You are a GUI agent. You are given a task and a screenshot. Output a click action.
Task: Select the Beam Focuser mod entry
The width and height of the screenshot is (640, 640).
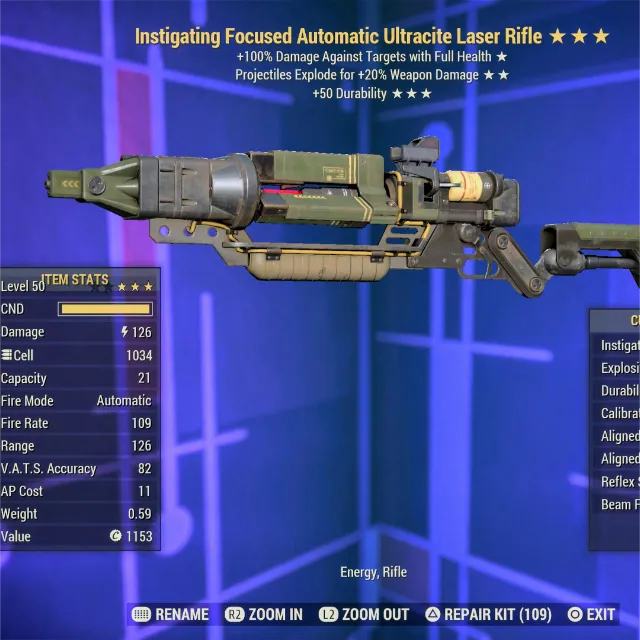[x=619, y=505]
